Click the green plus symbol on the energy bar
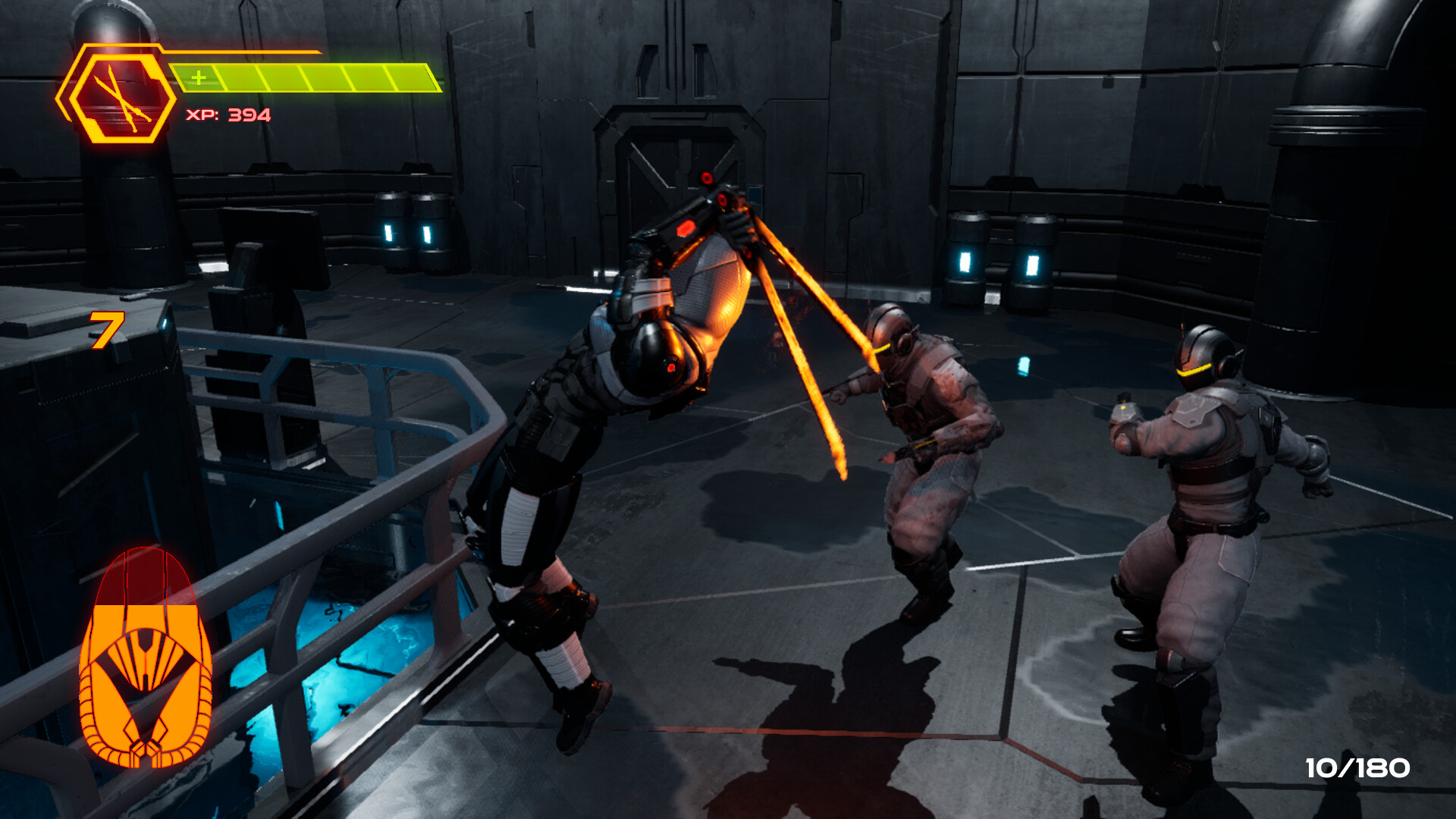1456x819 pixels. [x=199, y=76]
